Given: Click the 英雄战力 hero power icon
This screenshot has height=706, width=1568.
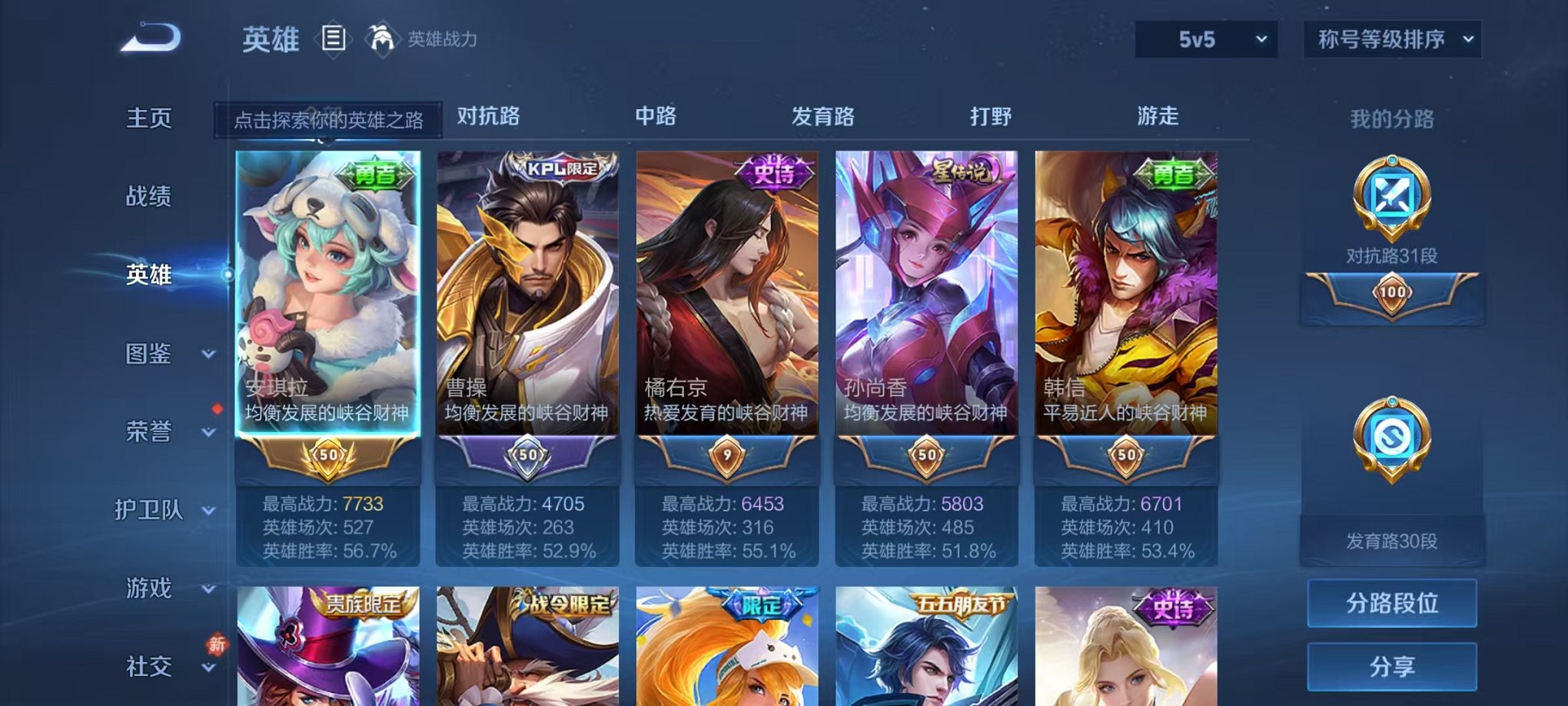Looking at the screenshot, I should click(381, 37).
